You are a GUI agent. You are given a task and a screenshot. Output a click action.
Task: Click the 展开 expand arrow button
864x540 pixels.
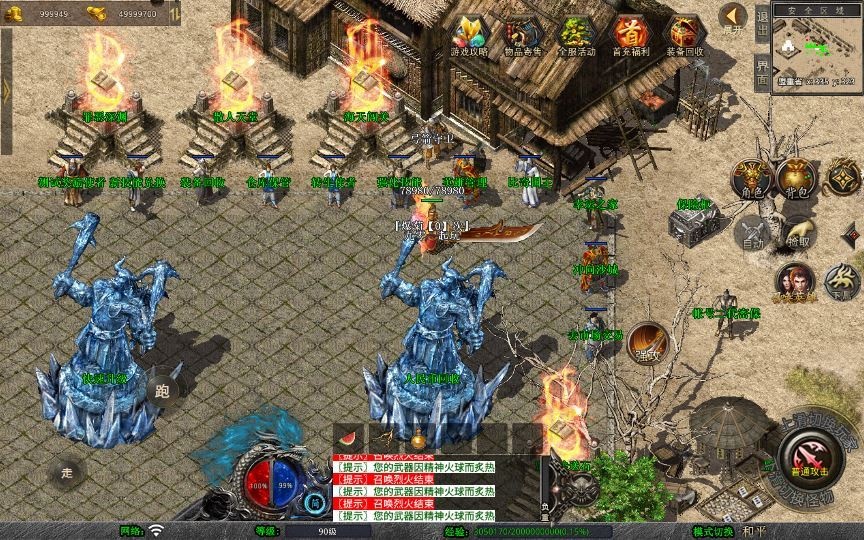pos(732,17)
